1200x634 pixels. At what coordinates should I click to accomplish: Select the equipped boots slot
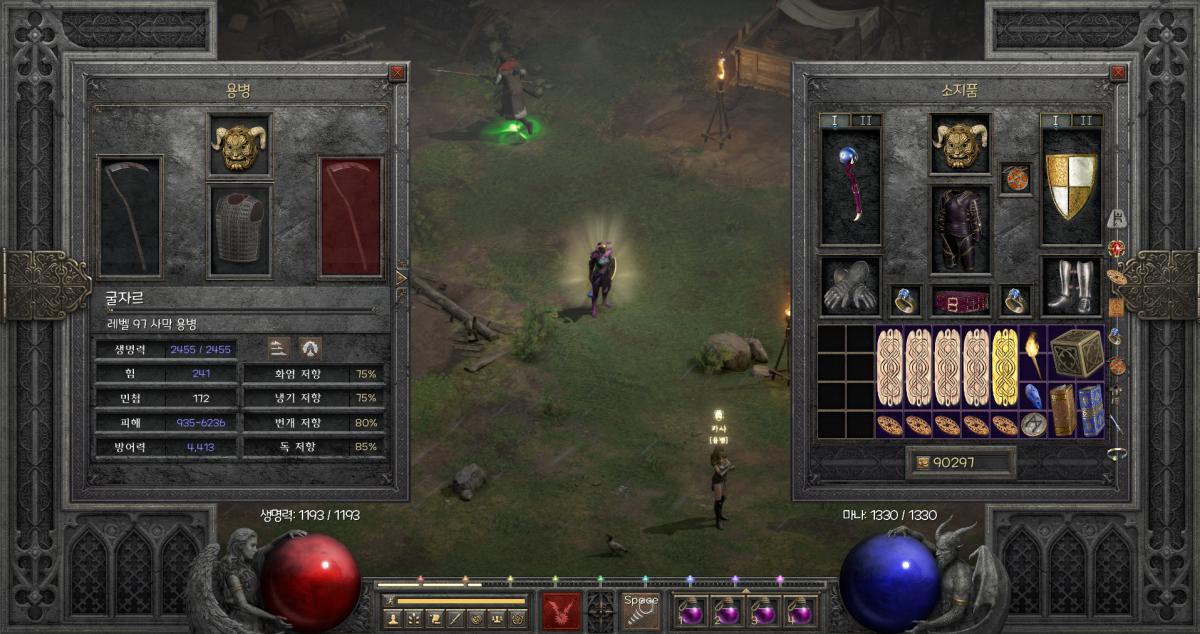1071,286
